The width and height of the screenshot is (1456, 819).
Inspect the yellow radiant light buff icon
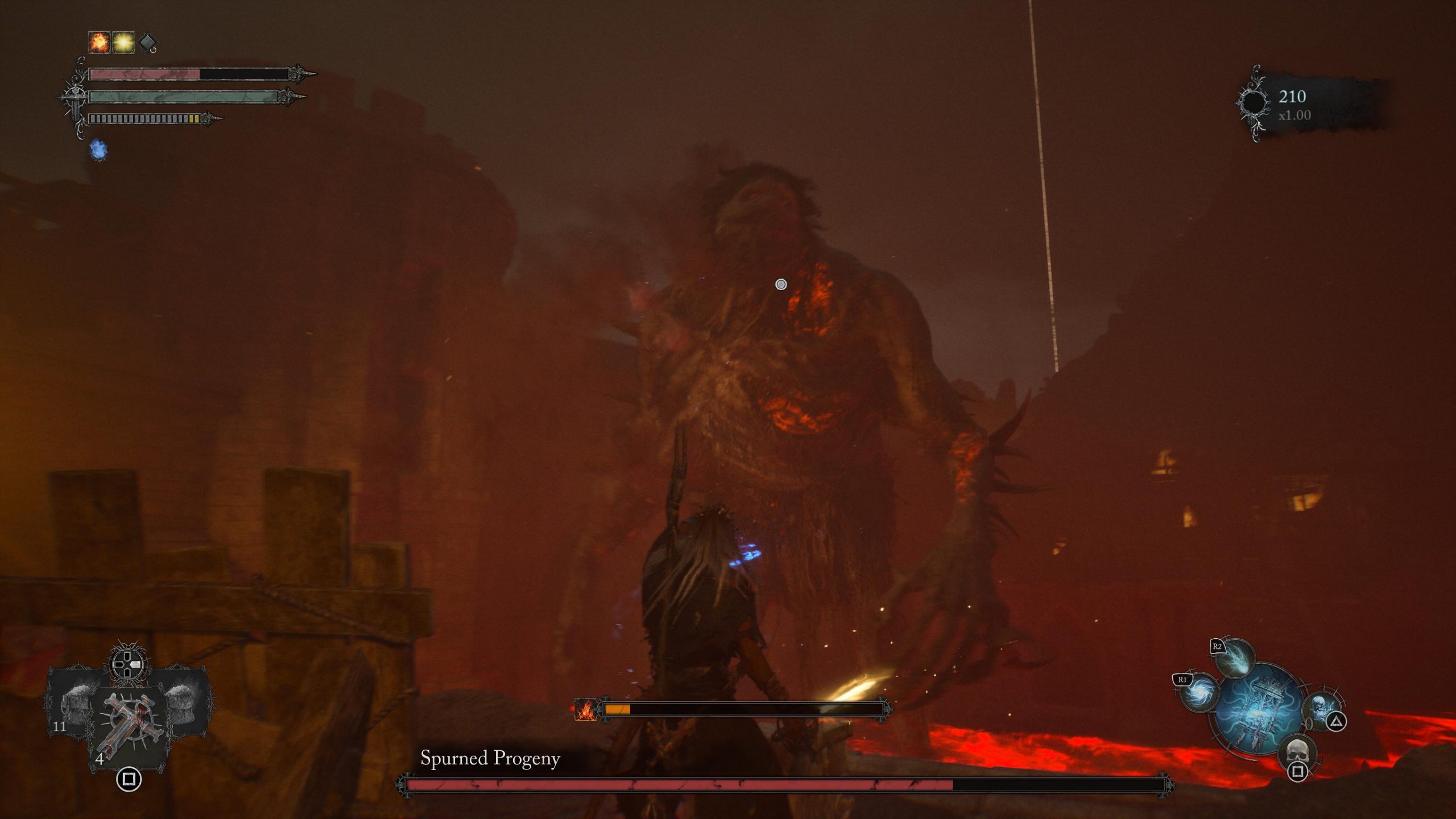[x=123, y=43]
